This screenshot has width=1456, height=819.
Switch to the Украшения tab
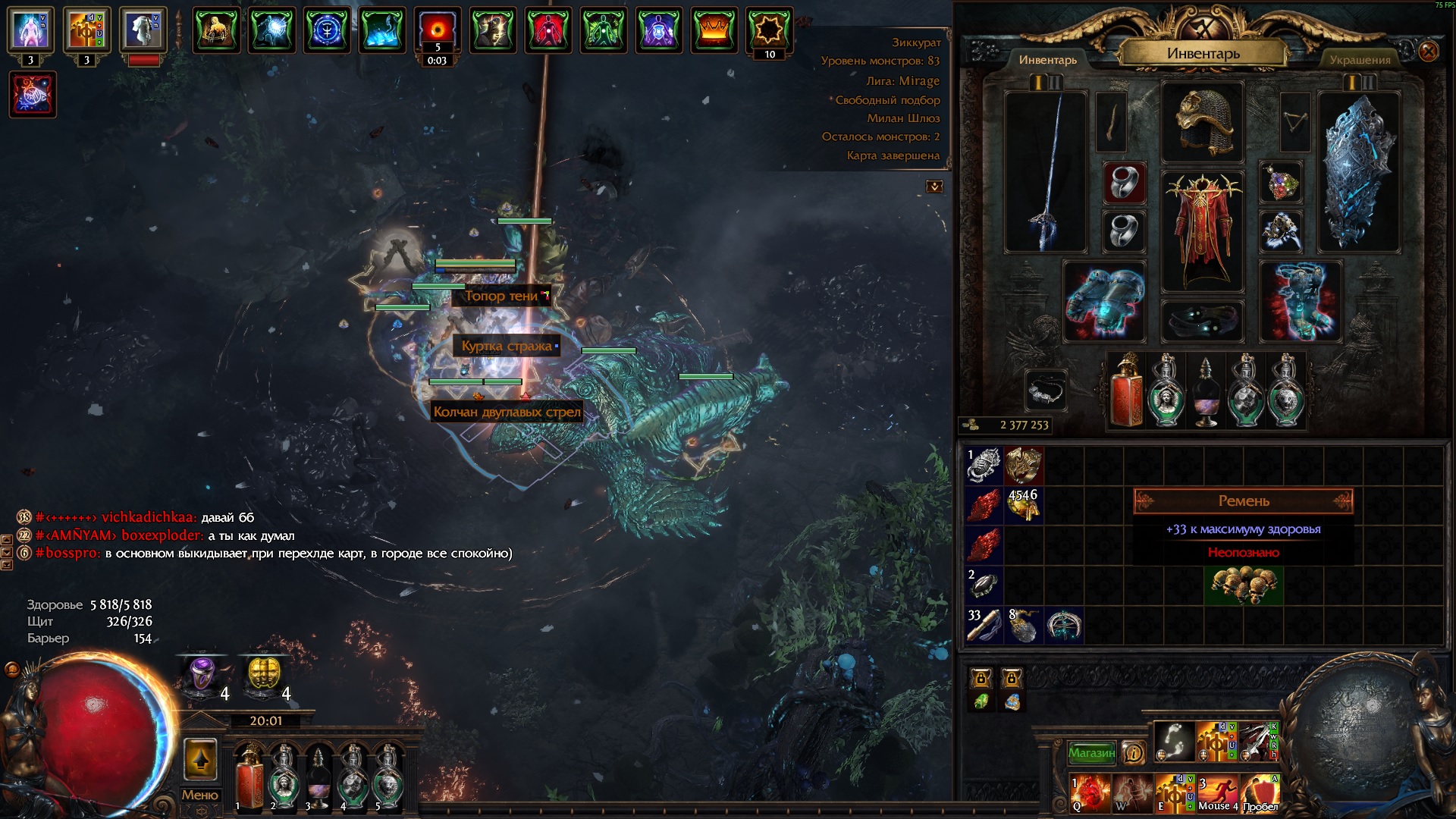pos(1360,60)
